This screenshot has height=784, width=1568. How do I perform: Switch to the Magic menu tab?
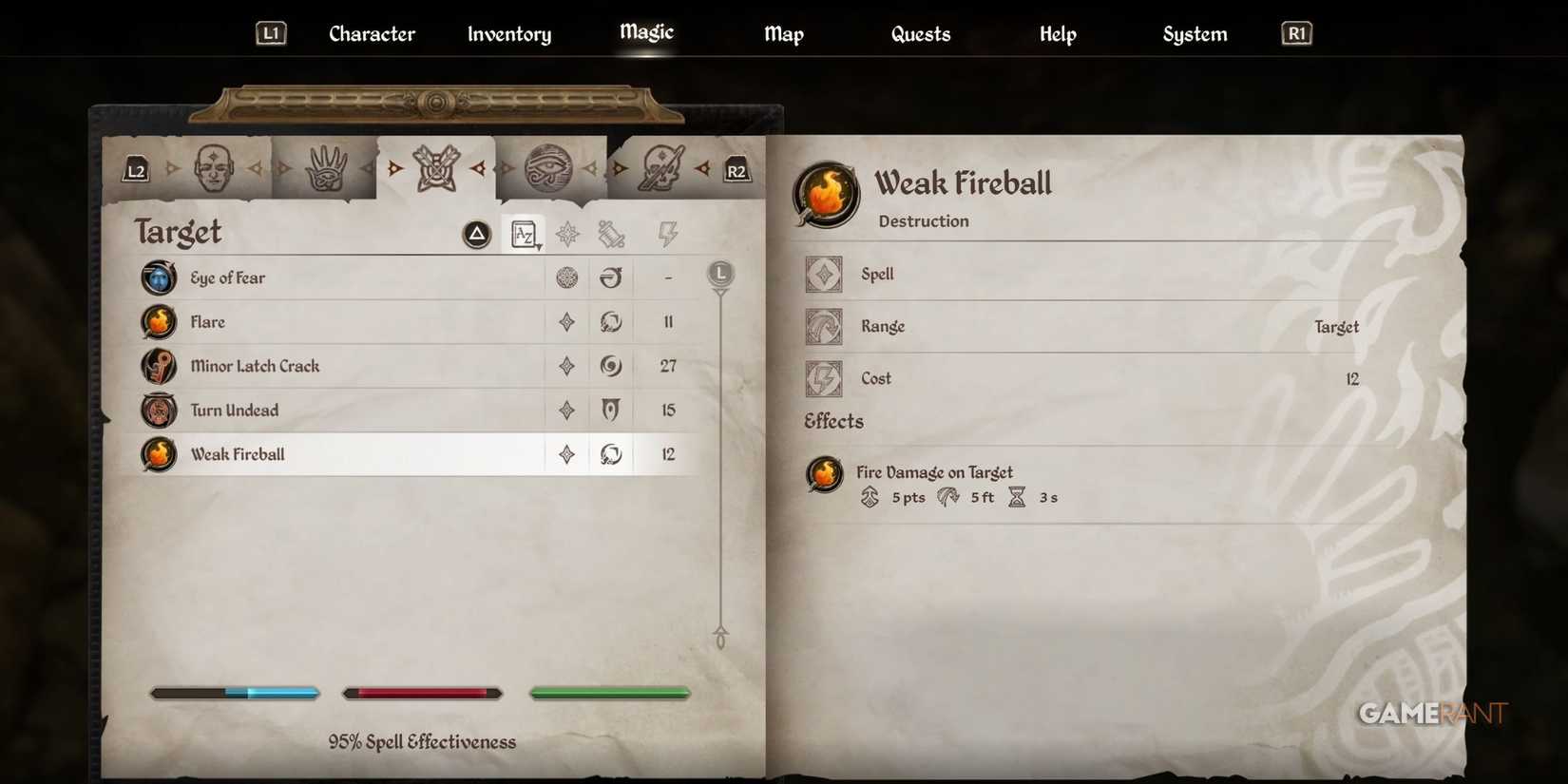(x=645, y=30)
